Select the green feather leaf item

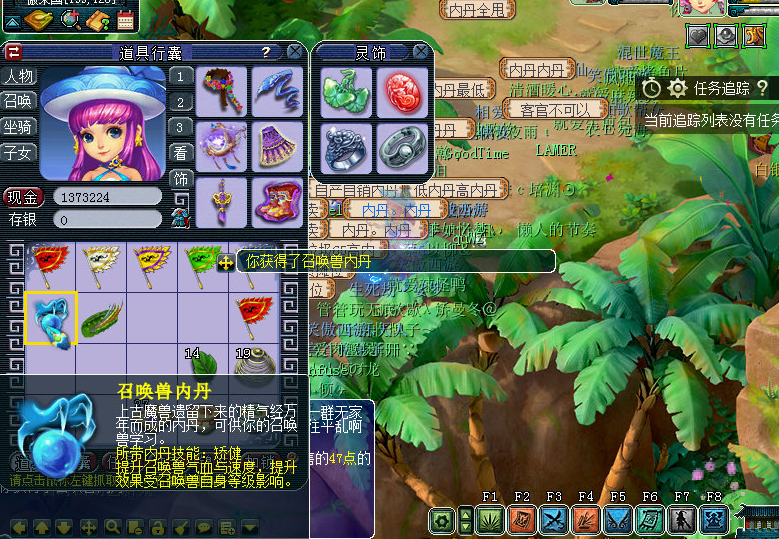(x=101, y=319)
